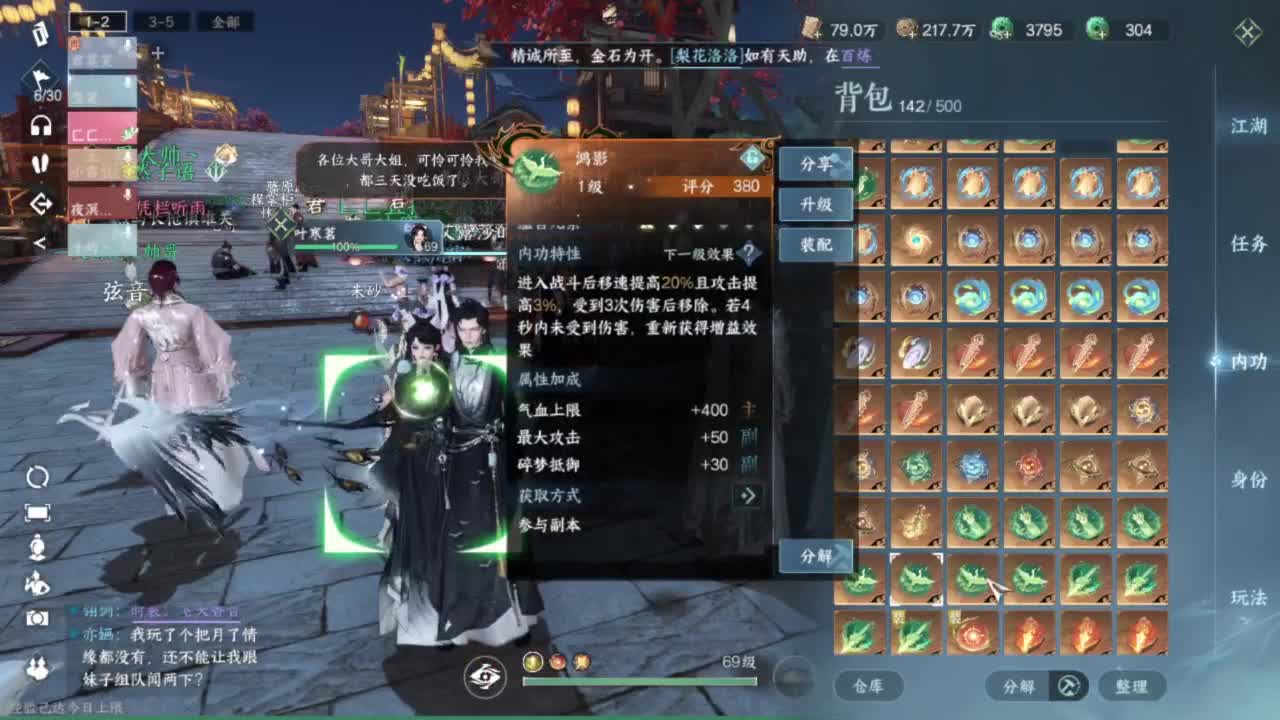Enable the hammer auto-disassemble switch beside 分解
The image size is (1280, 720).
point(1067,687)
